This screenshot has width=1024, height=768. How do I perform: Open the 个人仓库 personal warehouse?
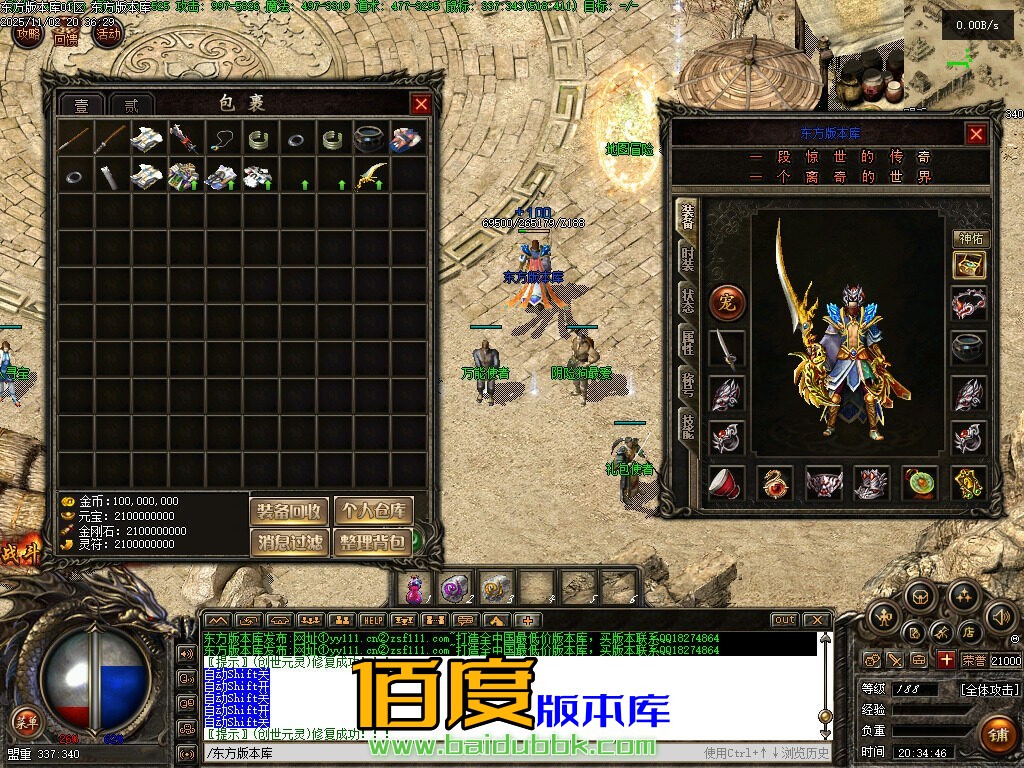pos(373,511)
